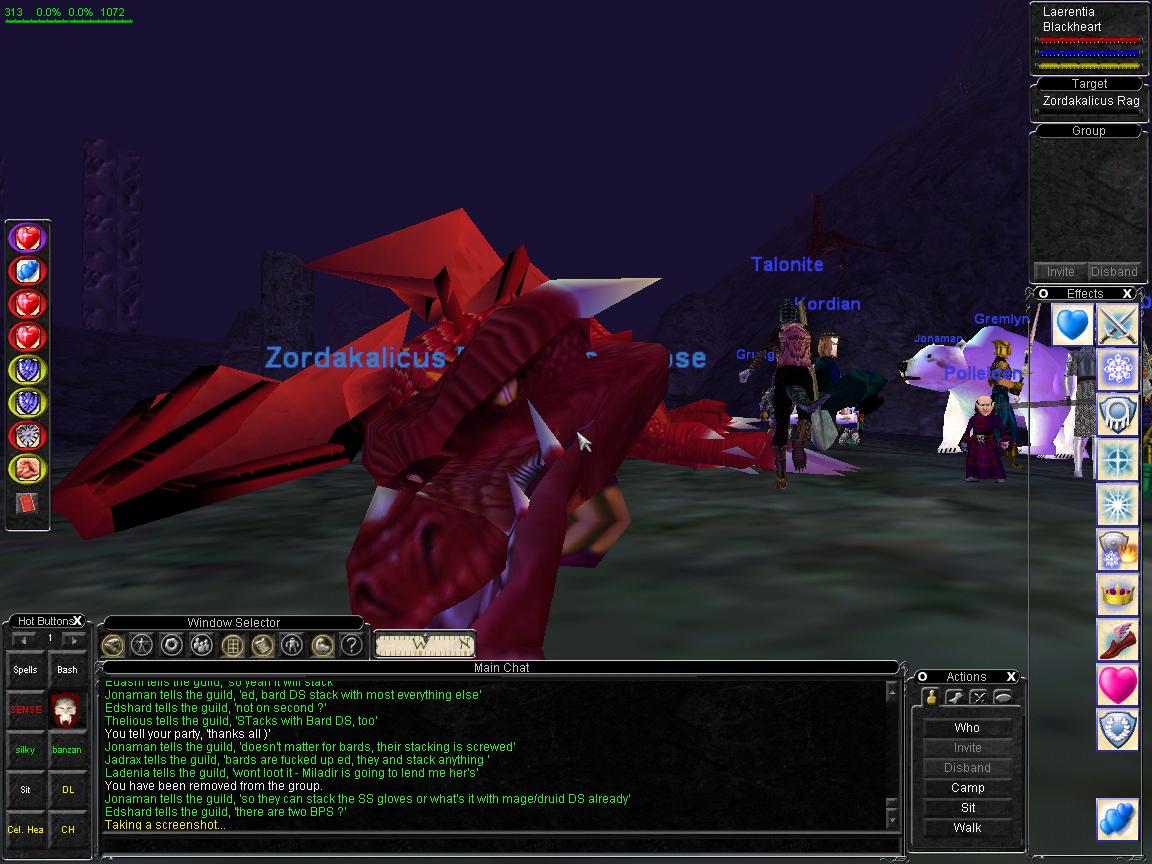Click the winged red boot buff icon
1152x864 pixels.
click(1118, 640)
